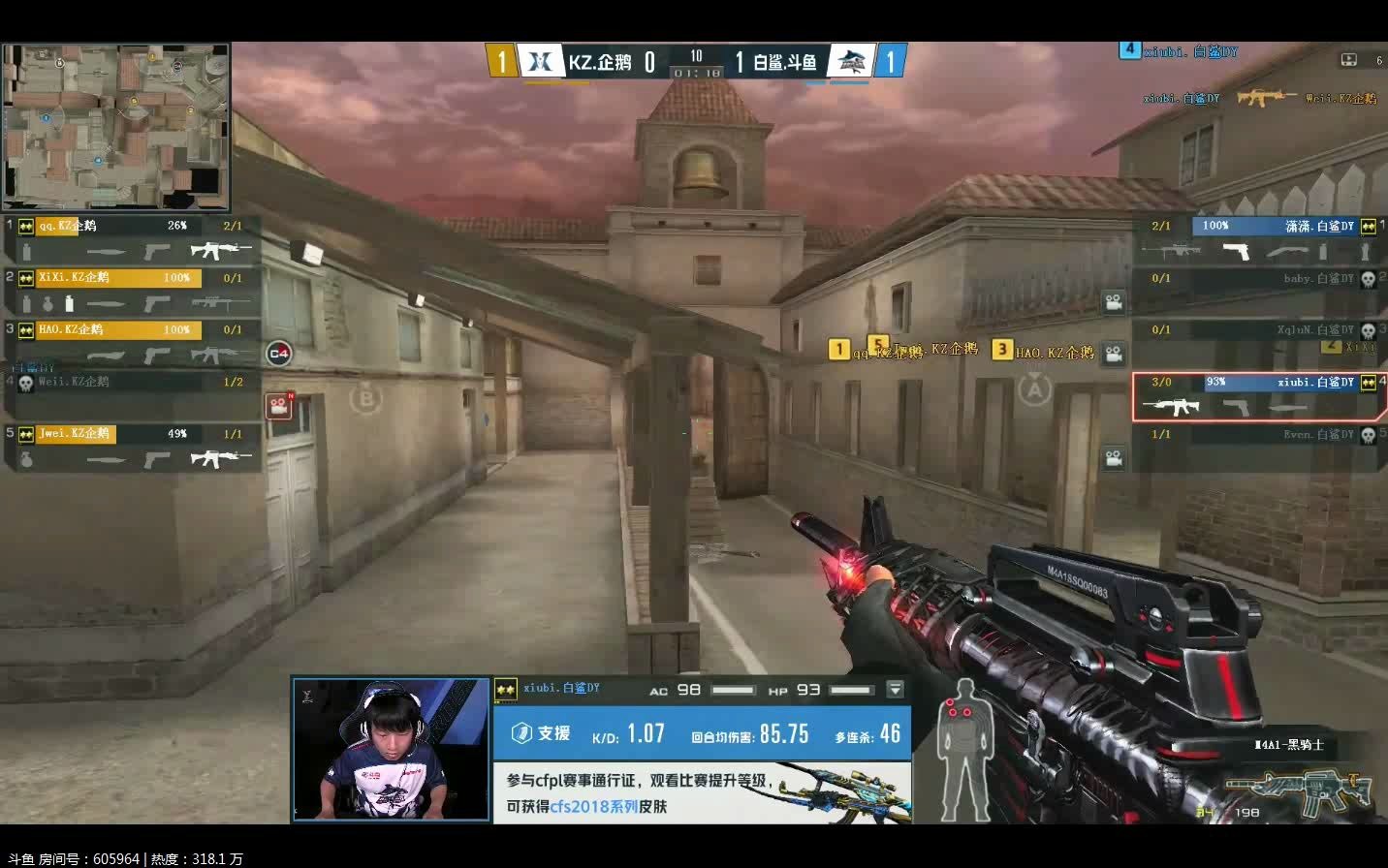
Task: Click the C4 bomb indicator icon
Action: tap(279, 354)
